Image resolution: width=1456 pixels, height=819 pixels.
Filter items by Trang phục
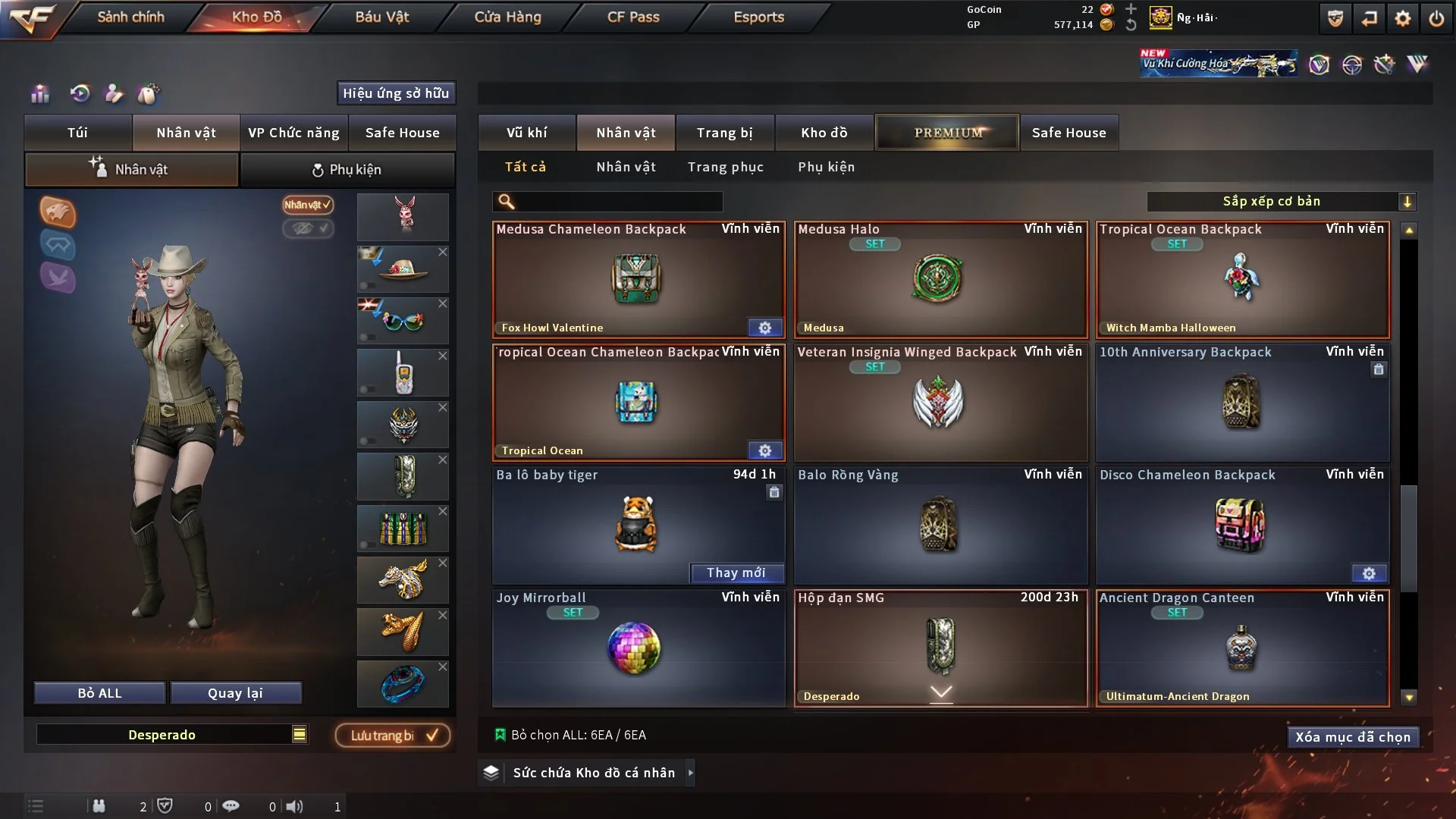(x=725, y=167)
